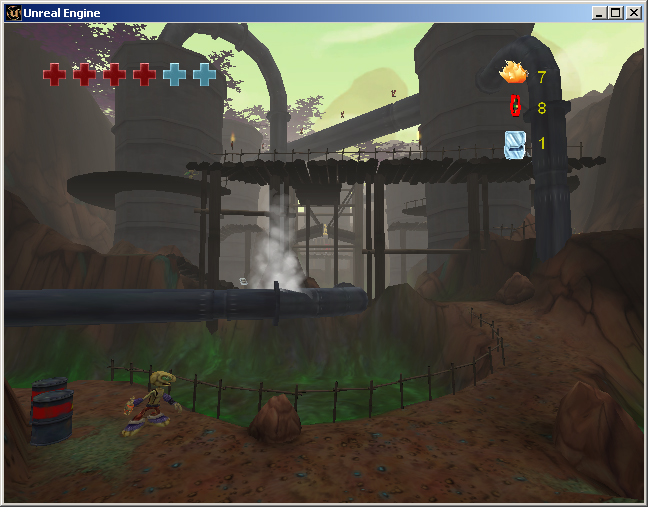Close the Unreal Engine window
Viewport: 648px width, 512px height.
tap(633, 13)
